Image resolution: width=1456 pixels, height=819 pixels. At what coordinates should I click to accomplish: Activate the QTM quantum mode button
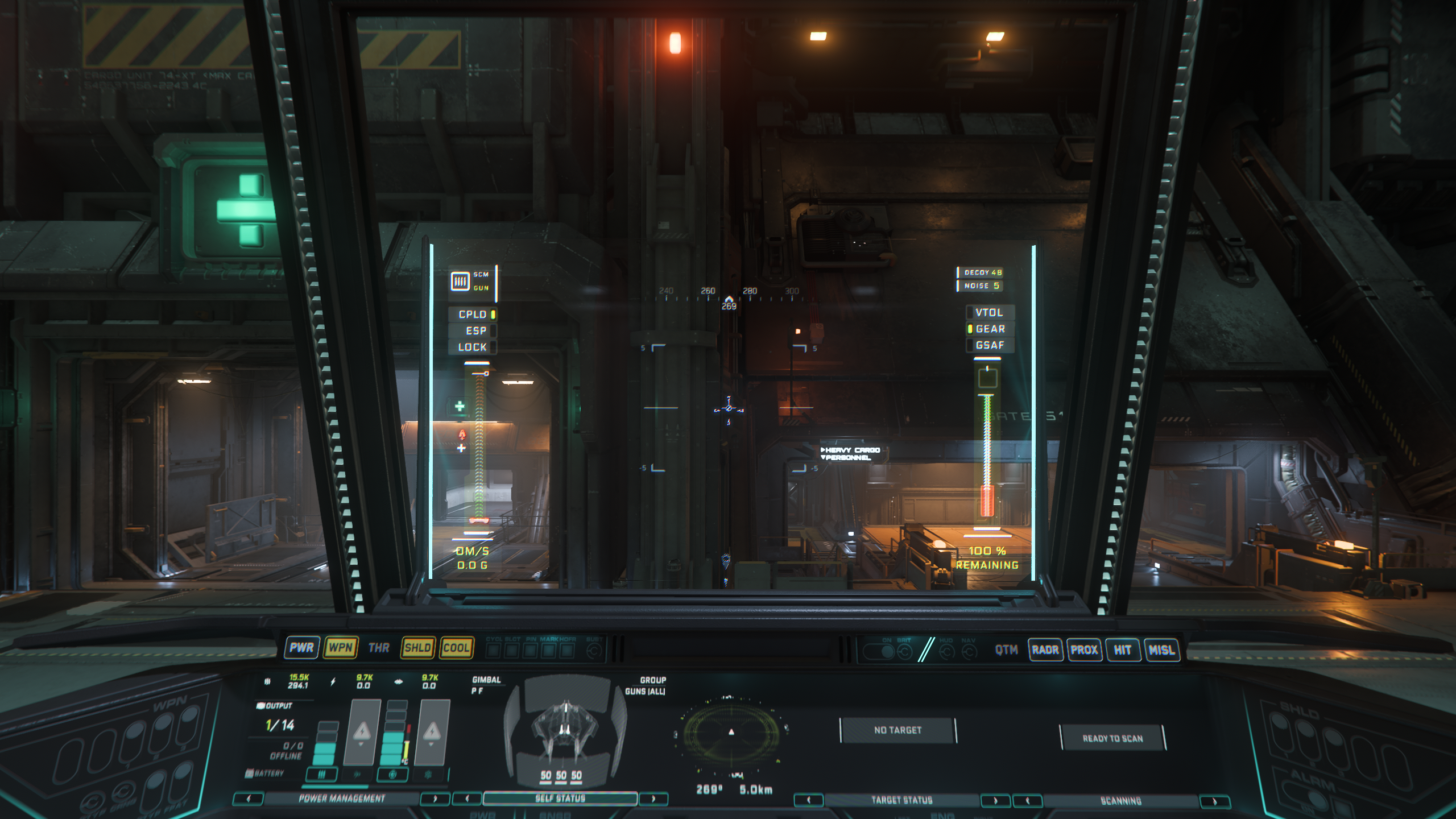[x=1006, y=650]
